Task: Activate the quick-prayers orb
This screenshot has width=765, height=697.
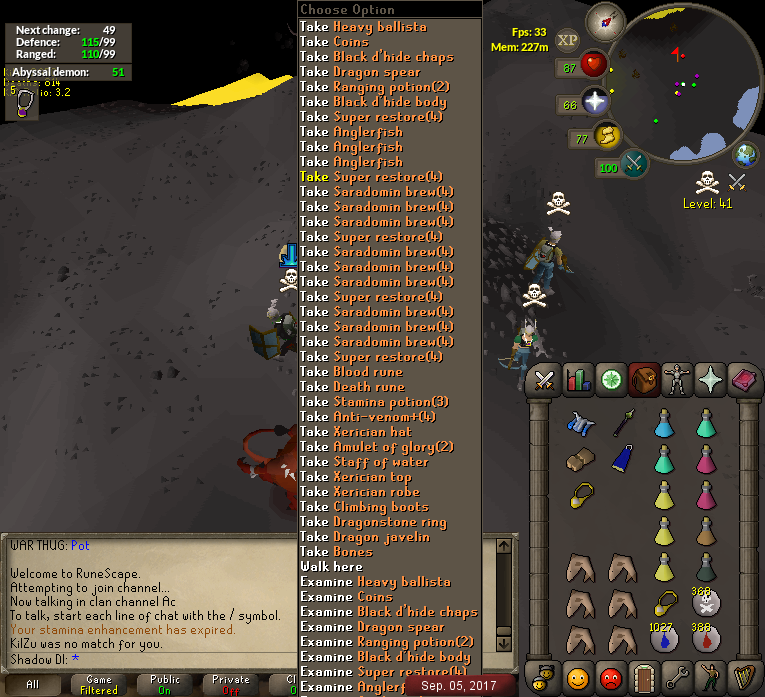Action: point(596,101)
